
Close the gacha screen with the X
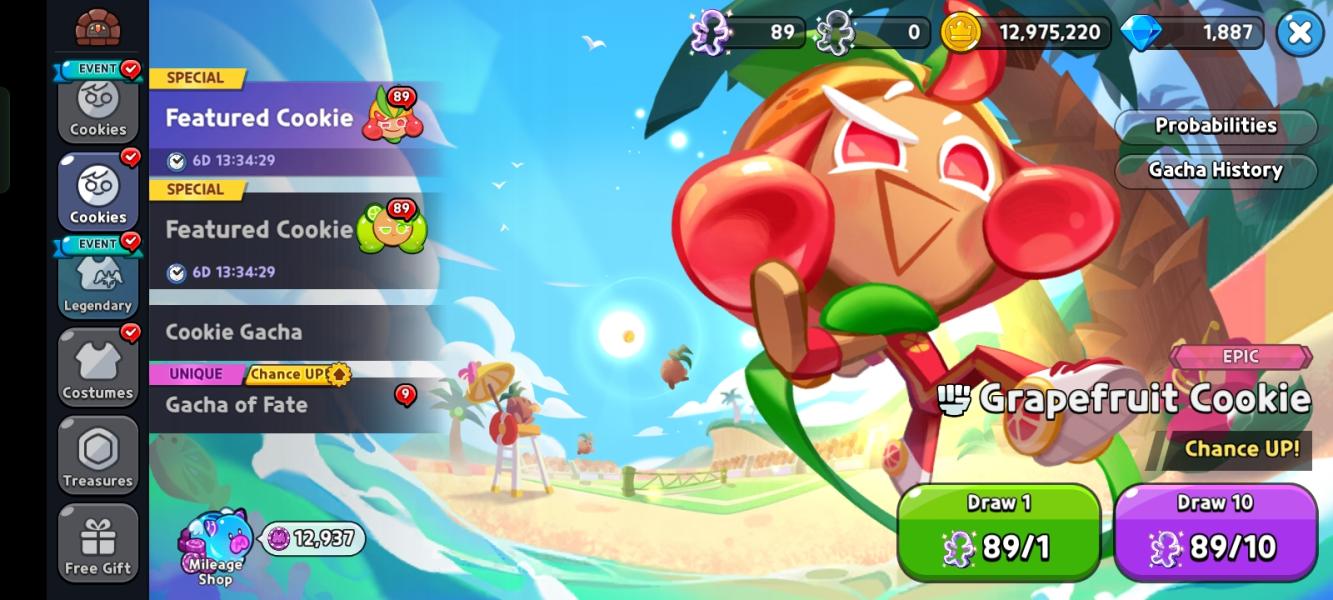pos(1299,33)
